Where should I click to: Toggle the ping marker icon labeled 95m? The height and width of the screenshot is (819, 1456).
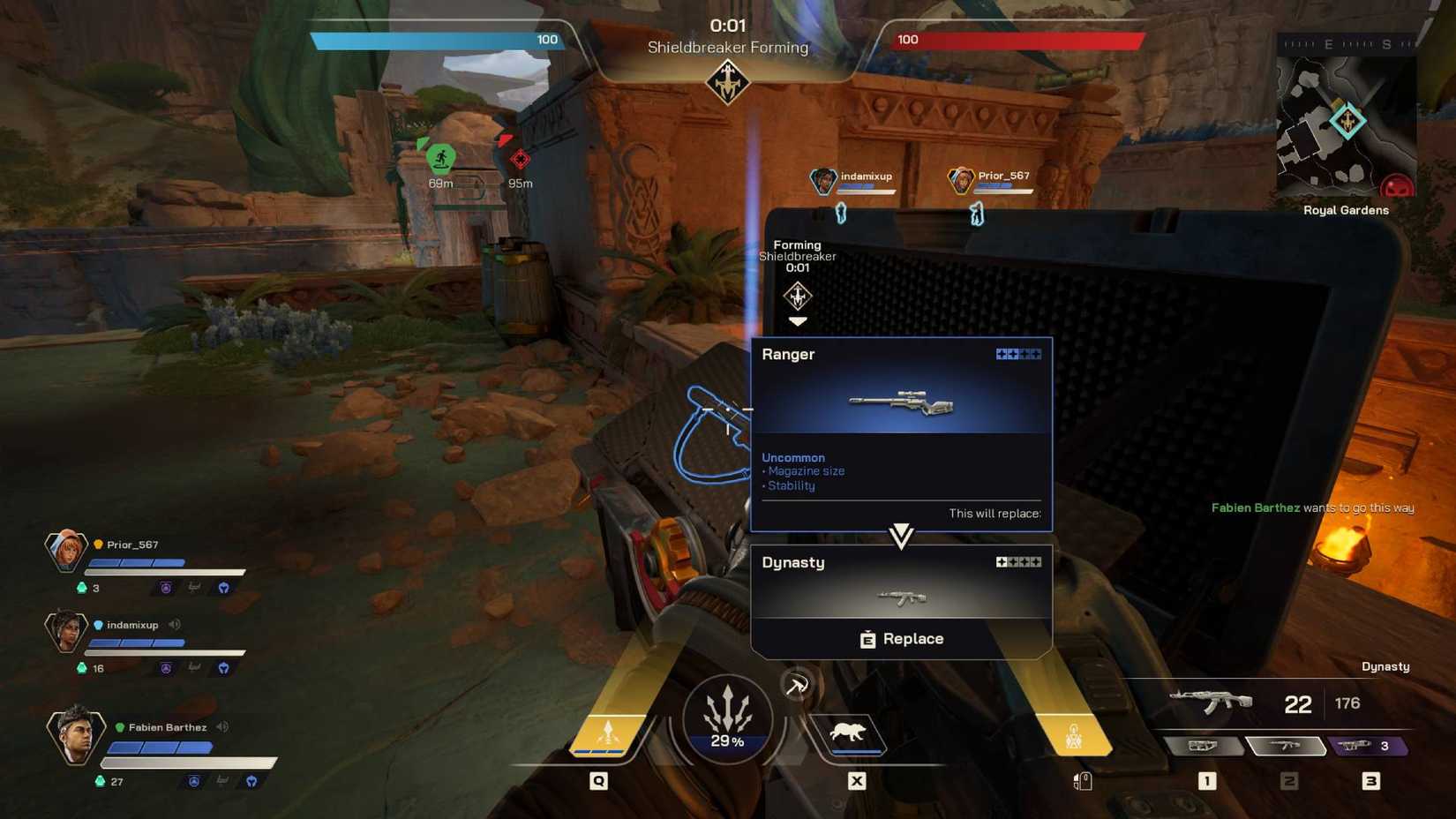click(x=519, y=160)
